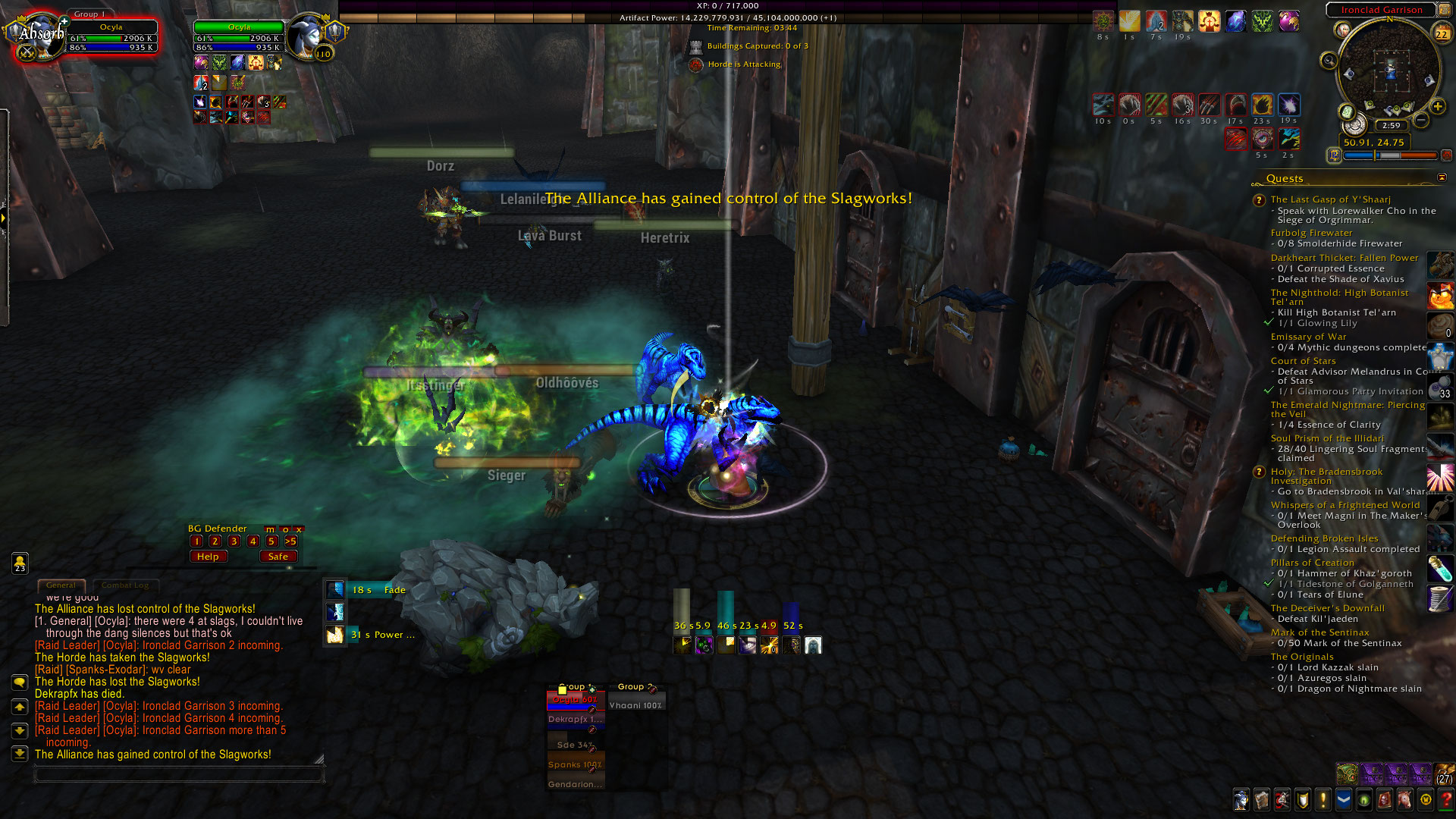This screenshot has width=1456, height=819.
Task: Open the social panel showing 23 friends
Action: [20, 563]
